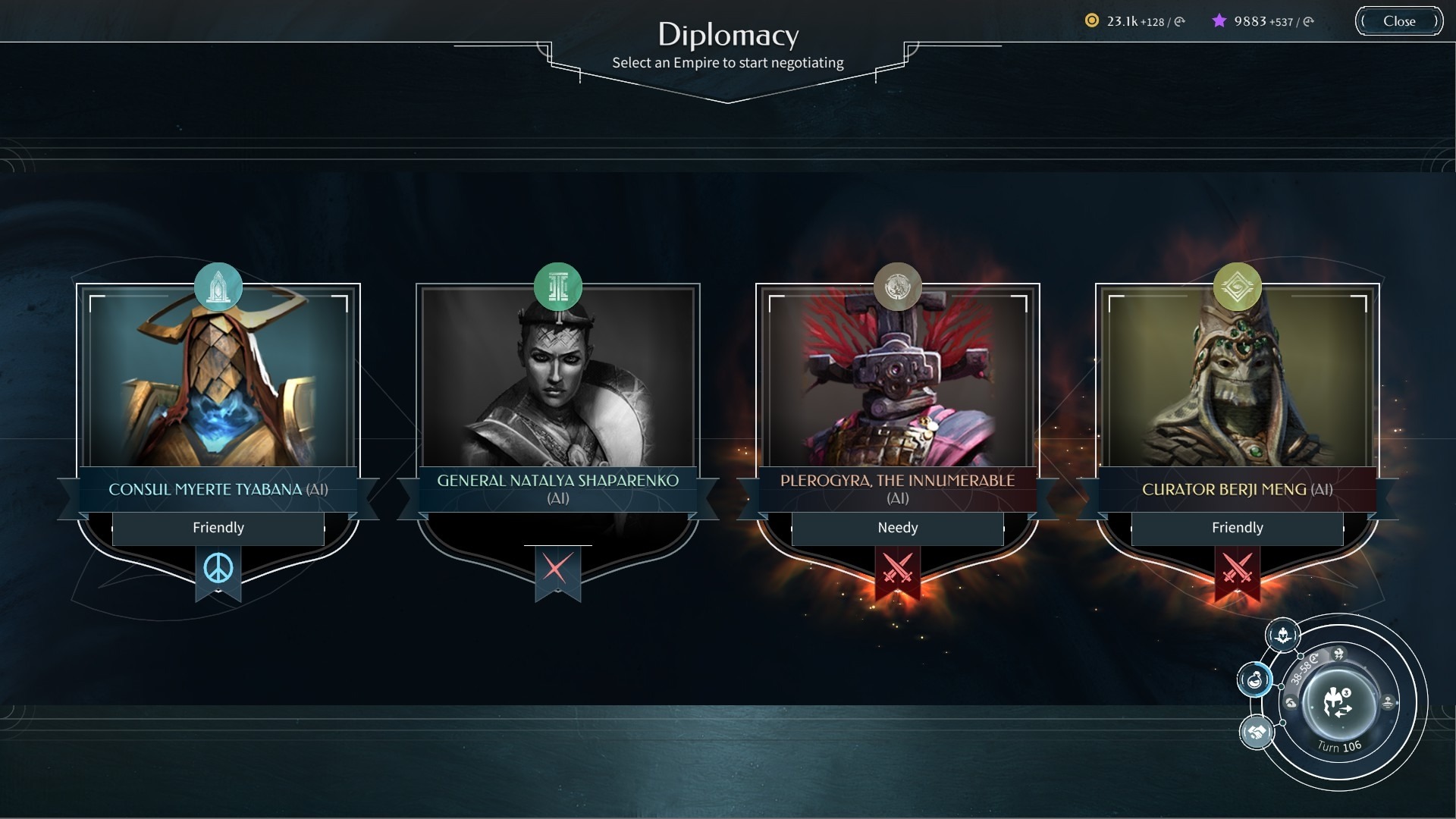The image size is (1456, 819).
Task: Open the handshake diplomacy notification
Action: coord(1257,733)
